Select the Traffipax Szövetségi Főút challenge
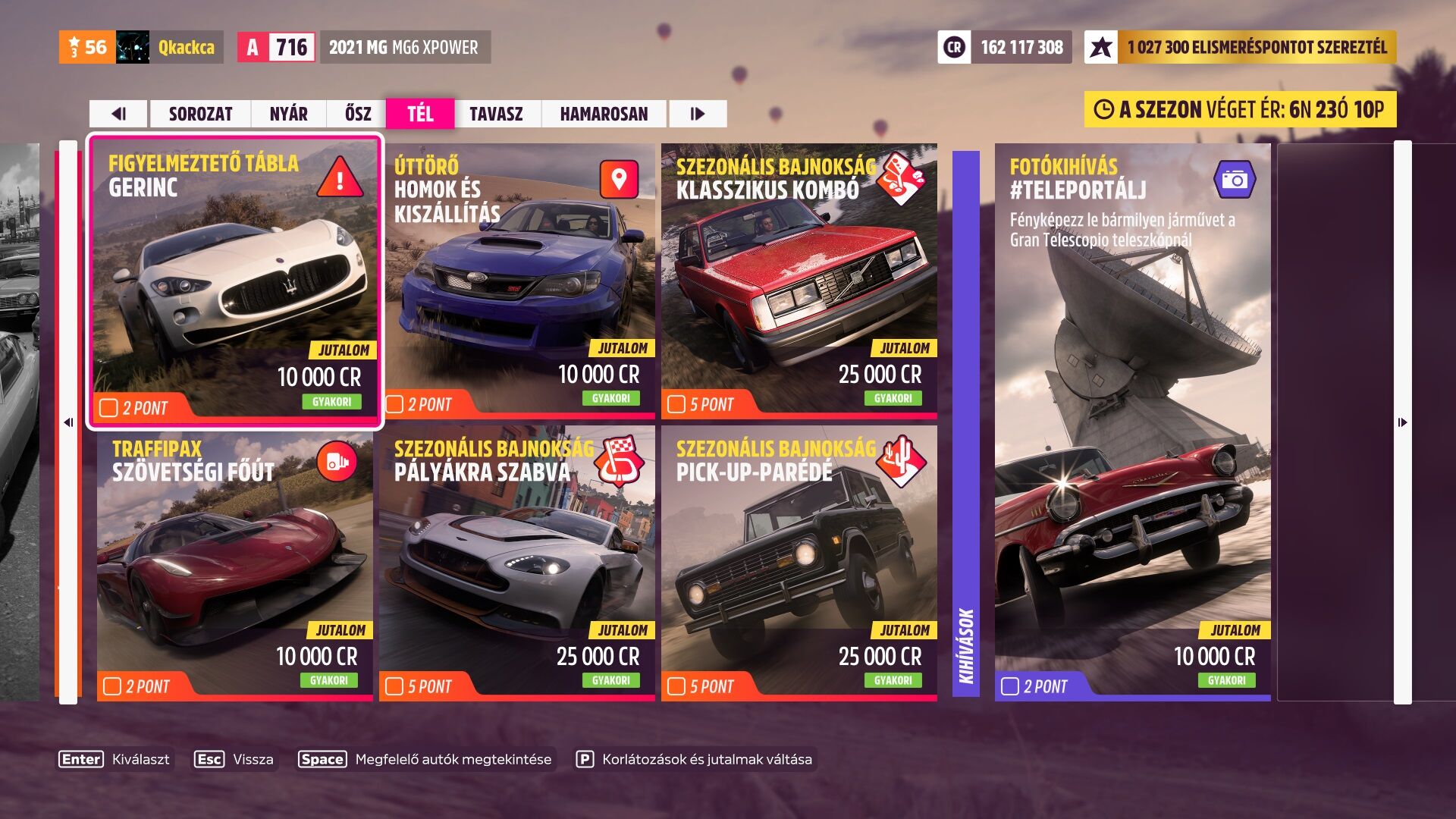 (x=235, y=563)
